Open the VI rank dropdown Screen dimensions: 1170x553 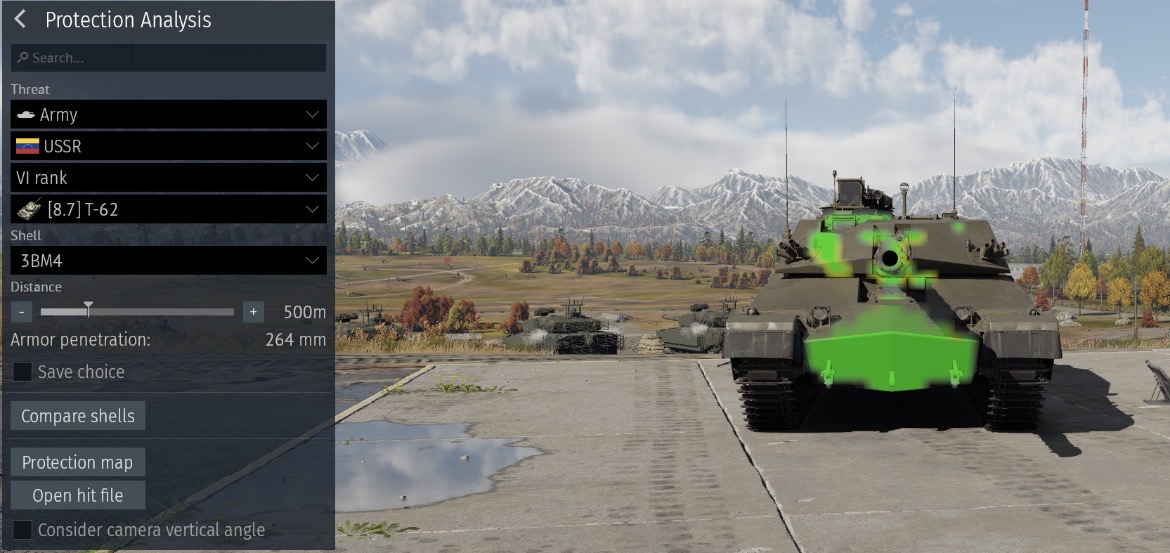[x=168, y=178]
